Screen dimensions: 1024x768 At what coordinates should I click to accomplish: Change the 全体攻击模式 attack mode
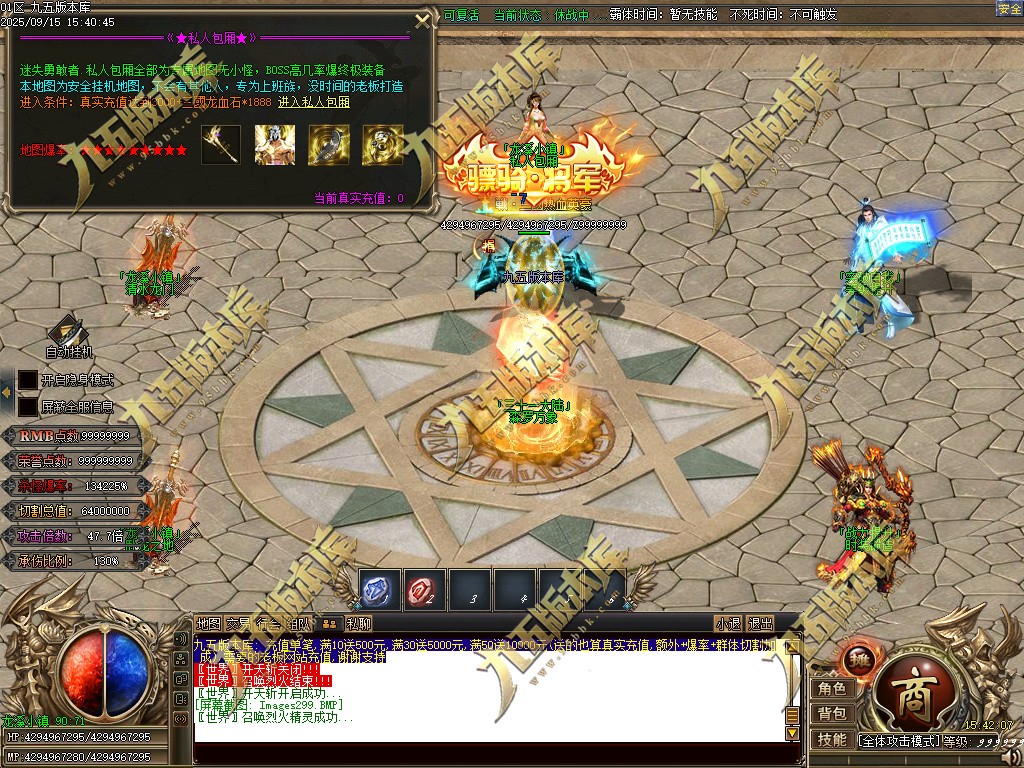(x=899, y=741)
